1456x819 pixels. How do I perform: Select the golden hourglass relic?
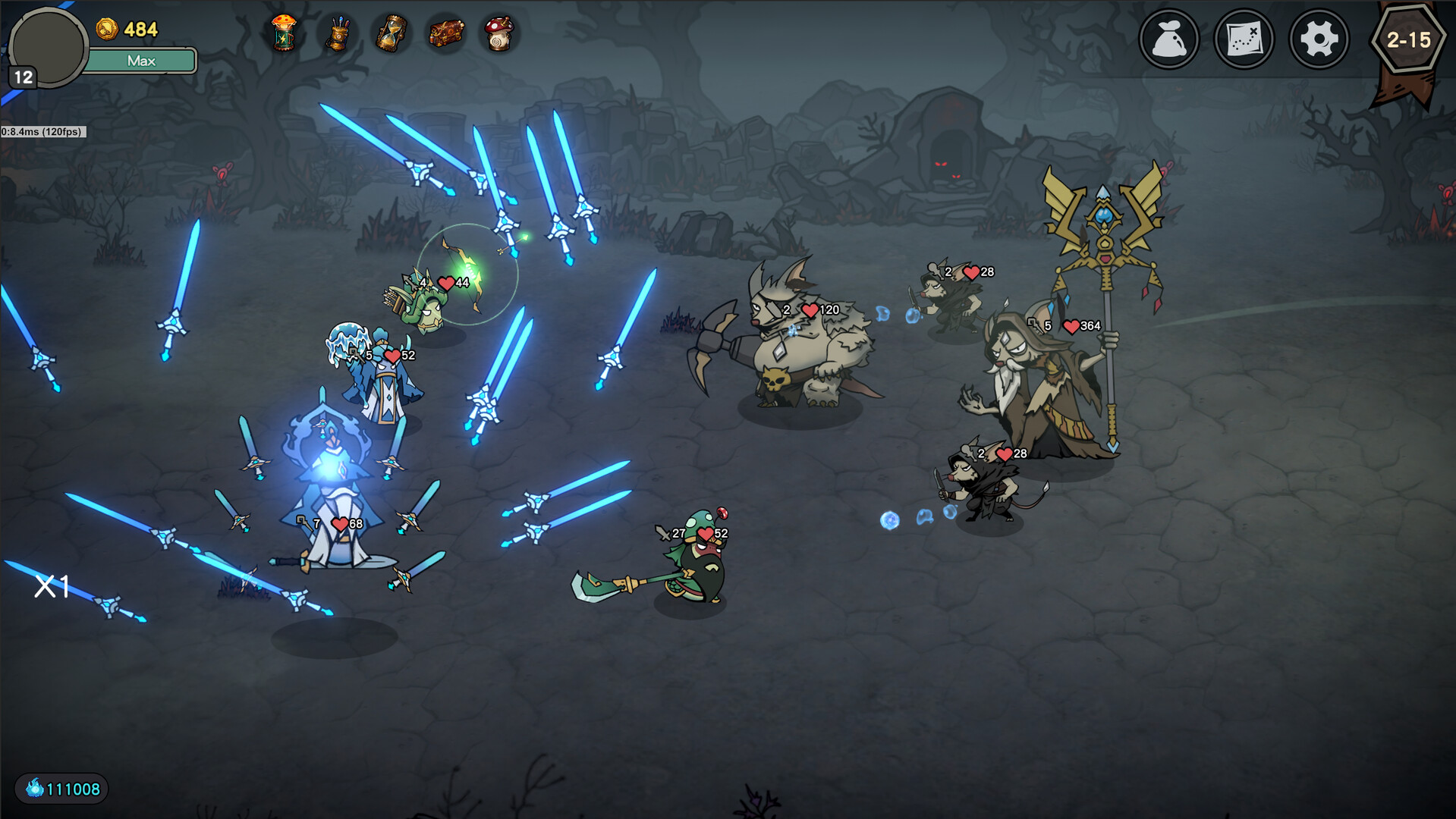pos(392,34)
